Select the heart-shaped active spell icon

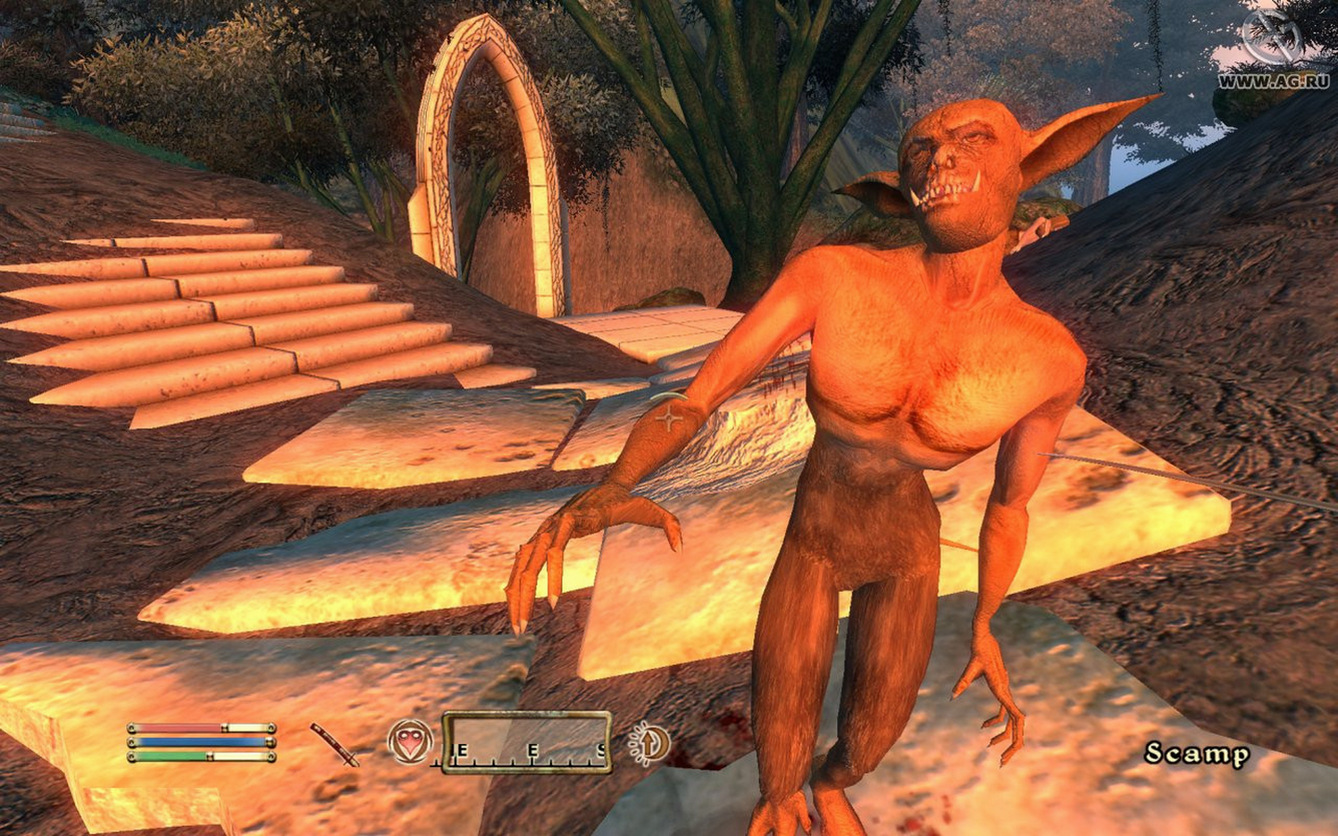(410, 743)
